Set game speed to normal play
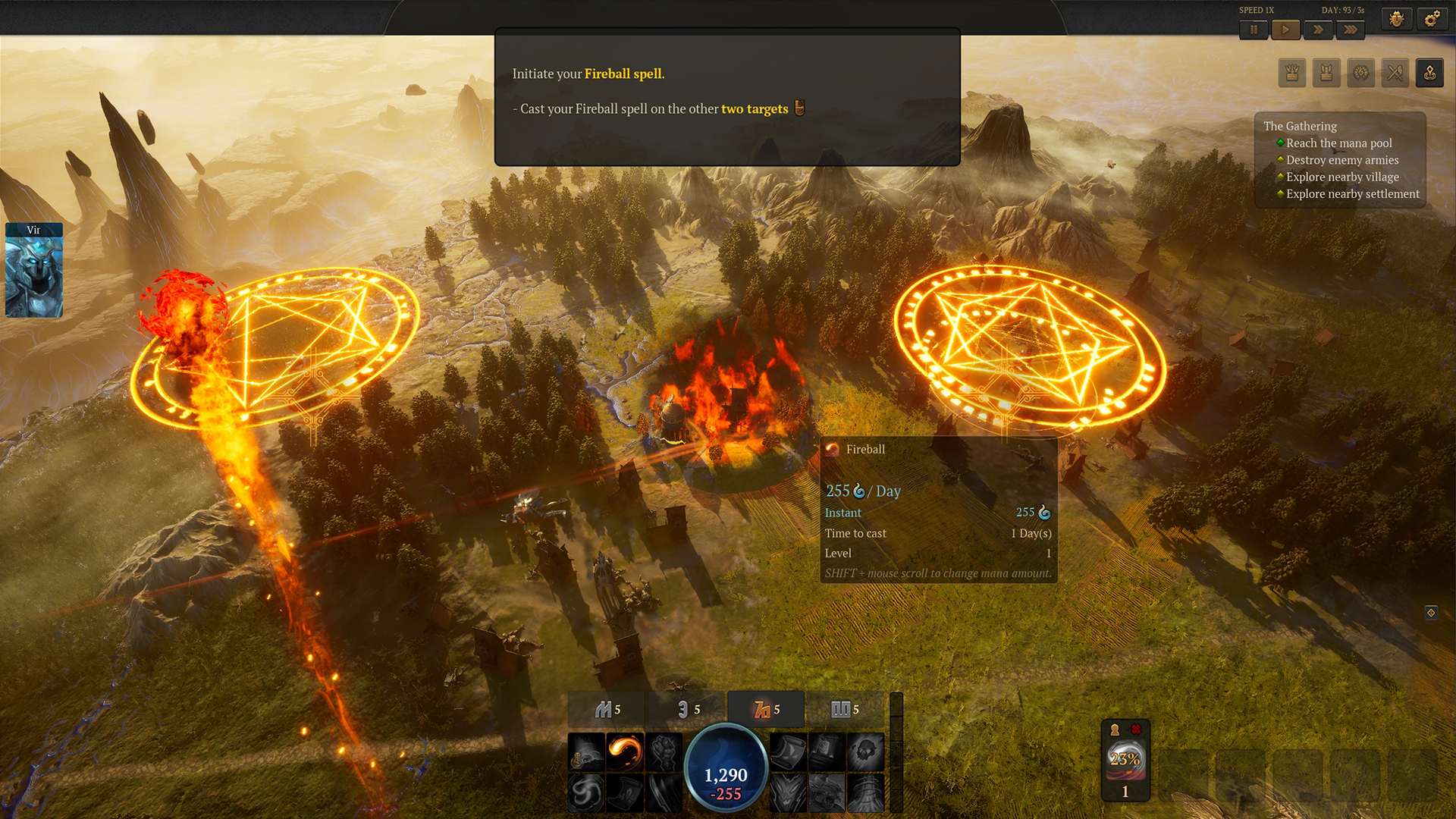 (1285, 30)
